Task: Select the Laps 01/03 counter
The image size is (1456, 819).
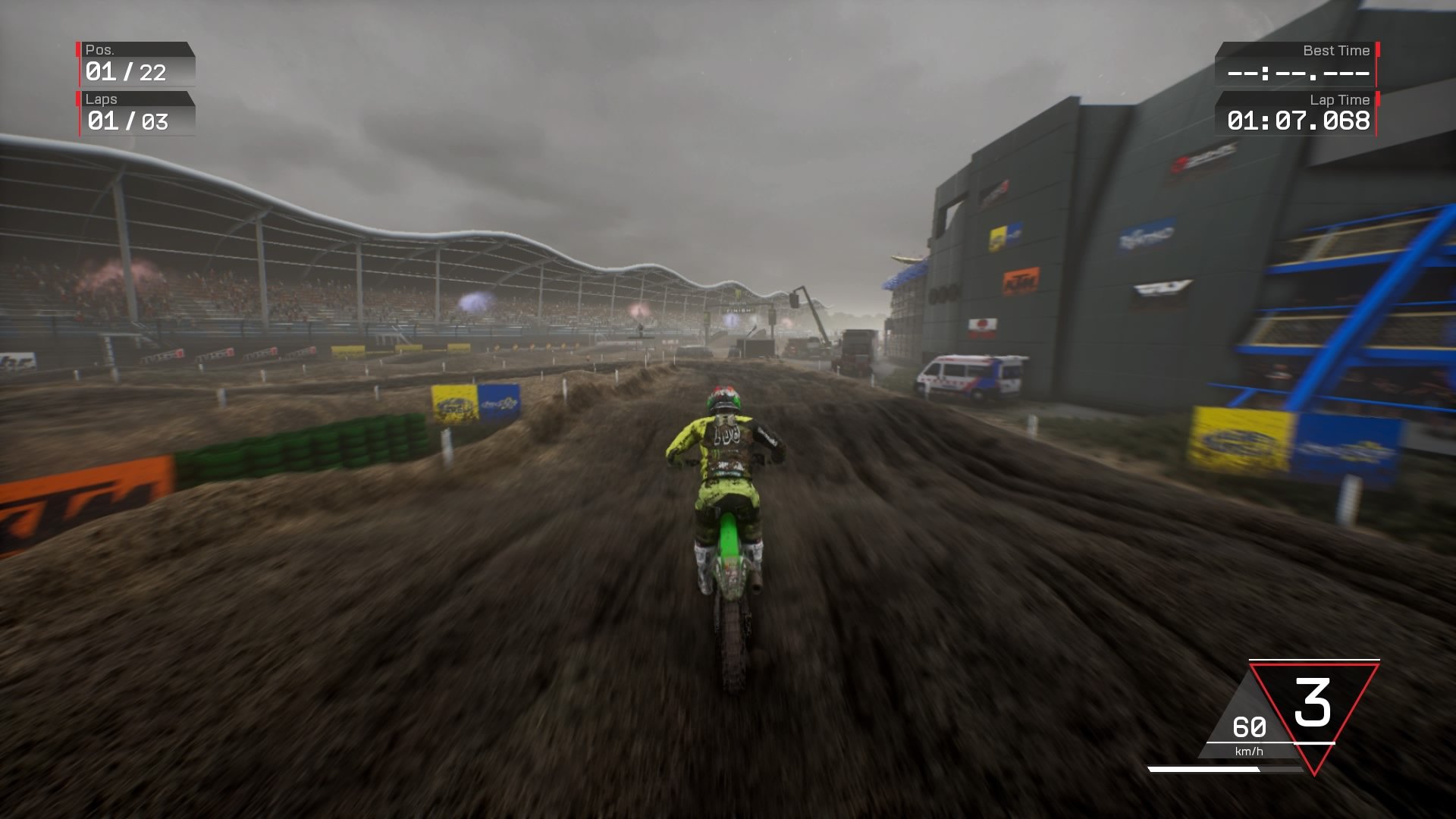Action: pos(129,120)
